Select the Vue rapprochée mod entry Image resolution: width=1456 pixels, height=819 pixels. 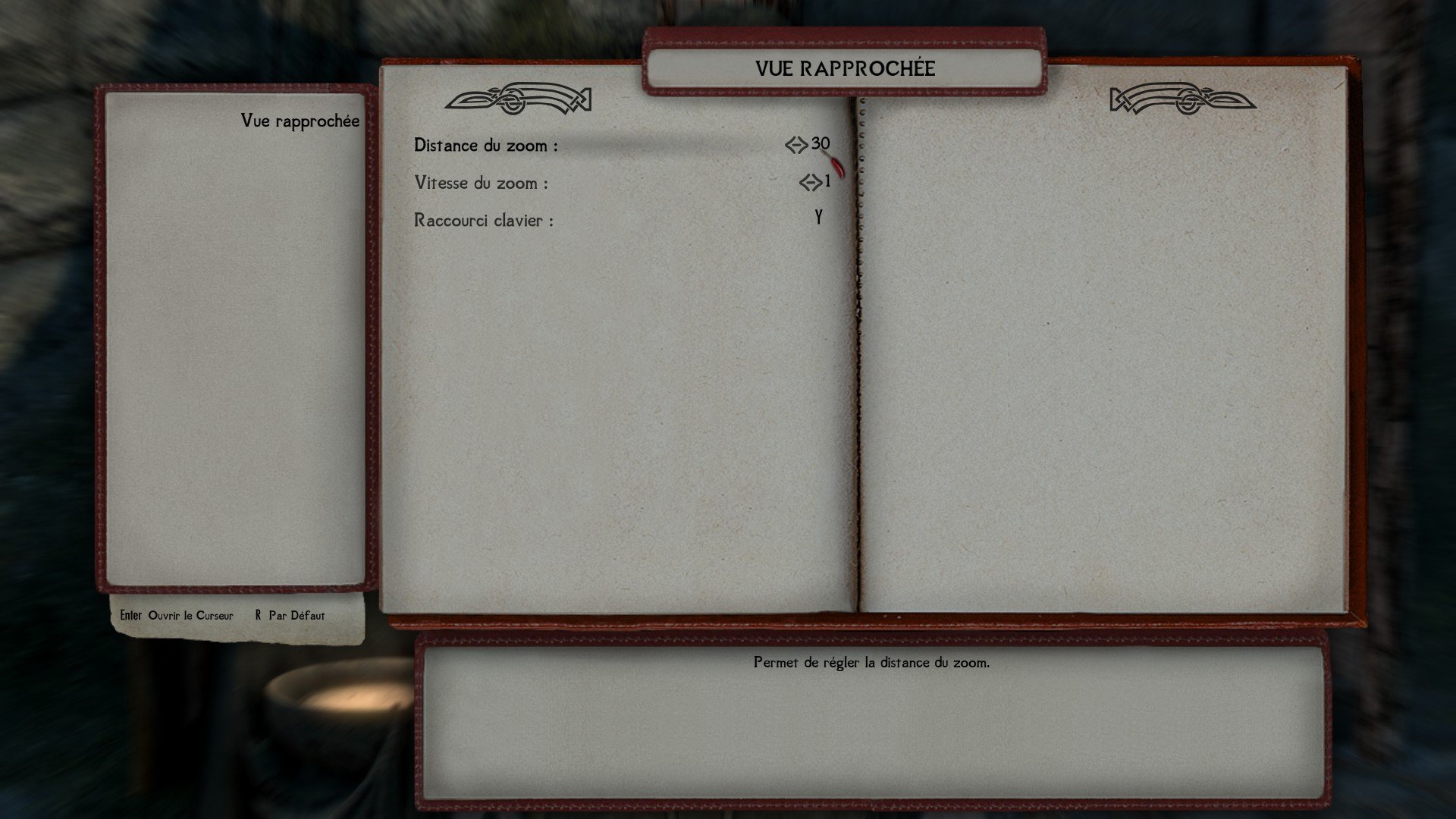(x=300, y=121)
